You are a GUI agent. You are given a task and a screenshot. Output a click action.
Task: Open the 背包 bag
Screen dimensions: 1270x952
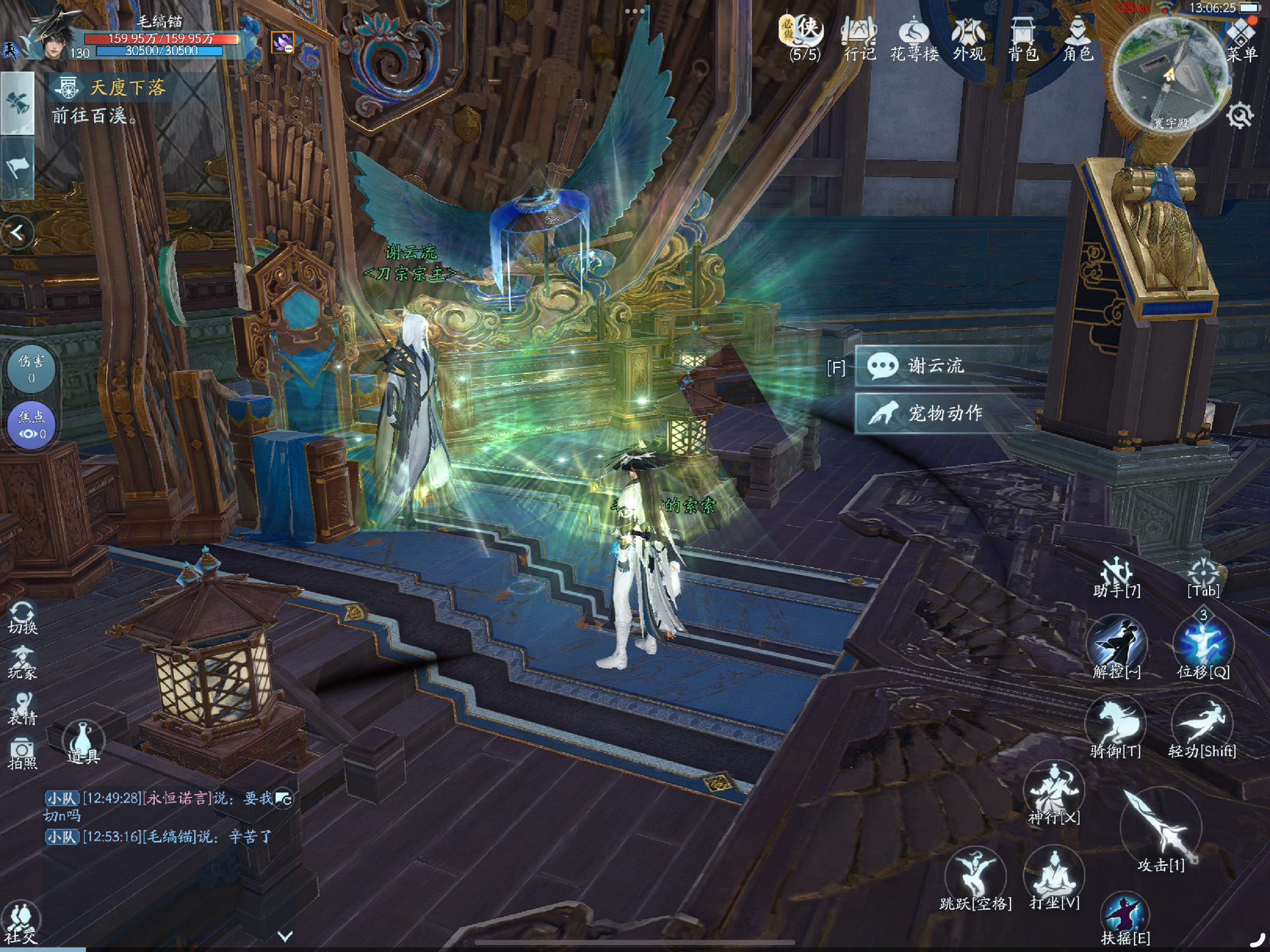[x=1023, y=40]
